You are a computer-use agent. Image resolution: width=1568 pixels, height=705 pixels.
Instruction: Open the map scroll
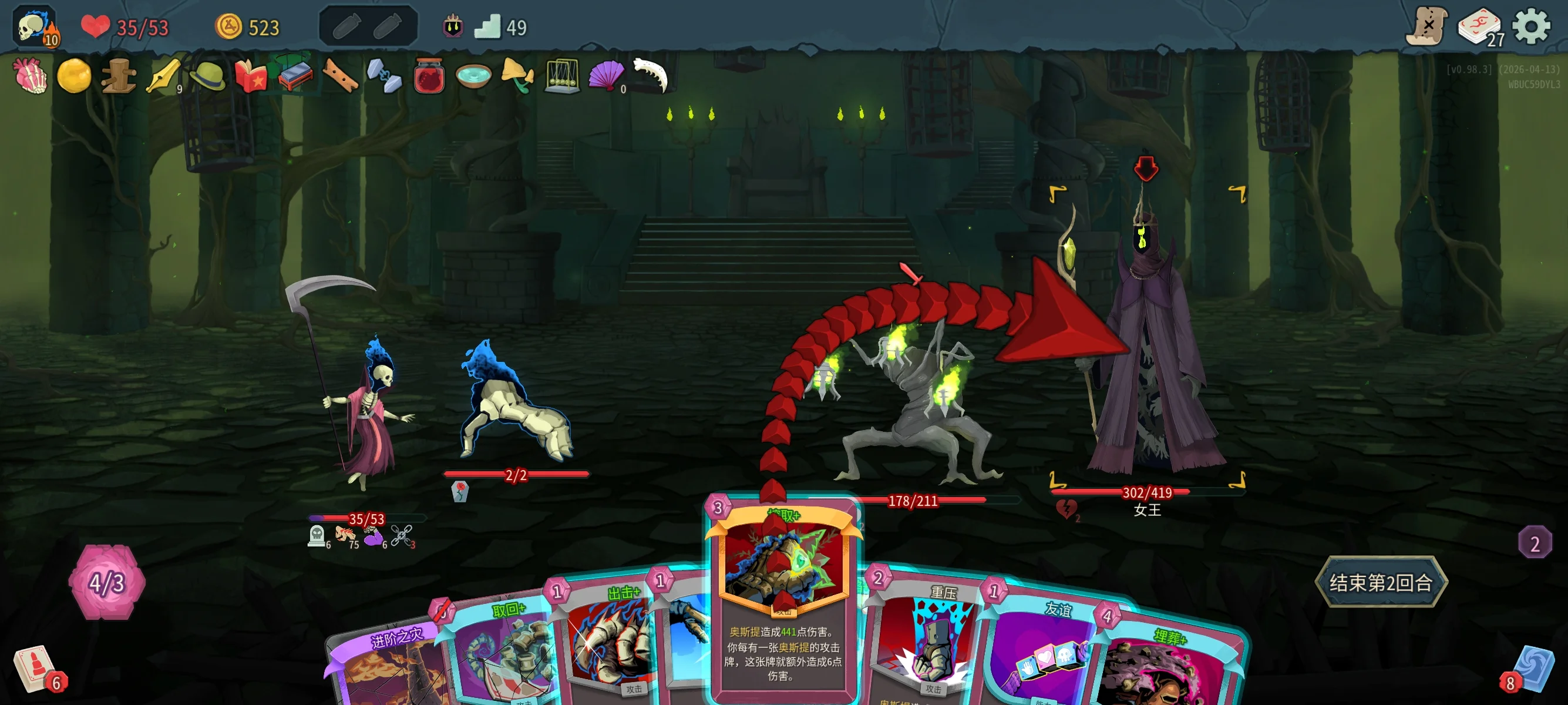click(1426, 27)
